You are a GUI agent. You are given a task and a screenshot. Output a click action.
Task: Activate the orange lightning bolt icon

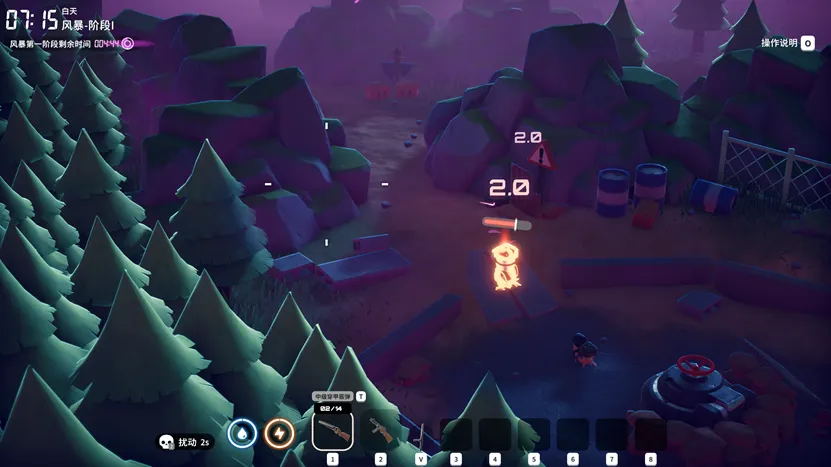[x=278, y=432]
